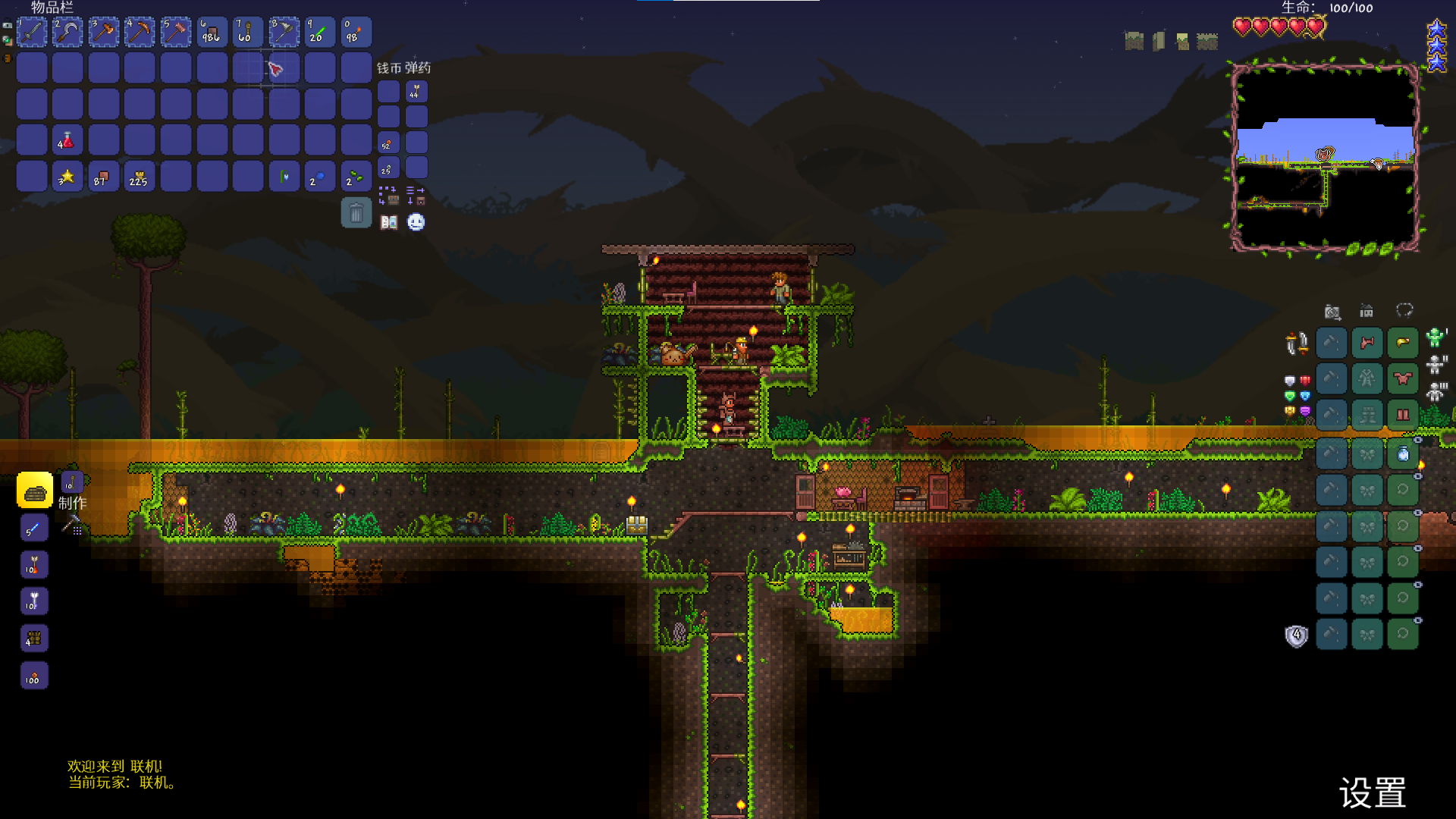Choose the bug net in hotbar slot 8
1456x819 pixels.
284,33
